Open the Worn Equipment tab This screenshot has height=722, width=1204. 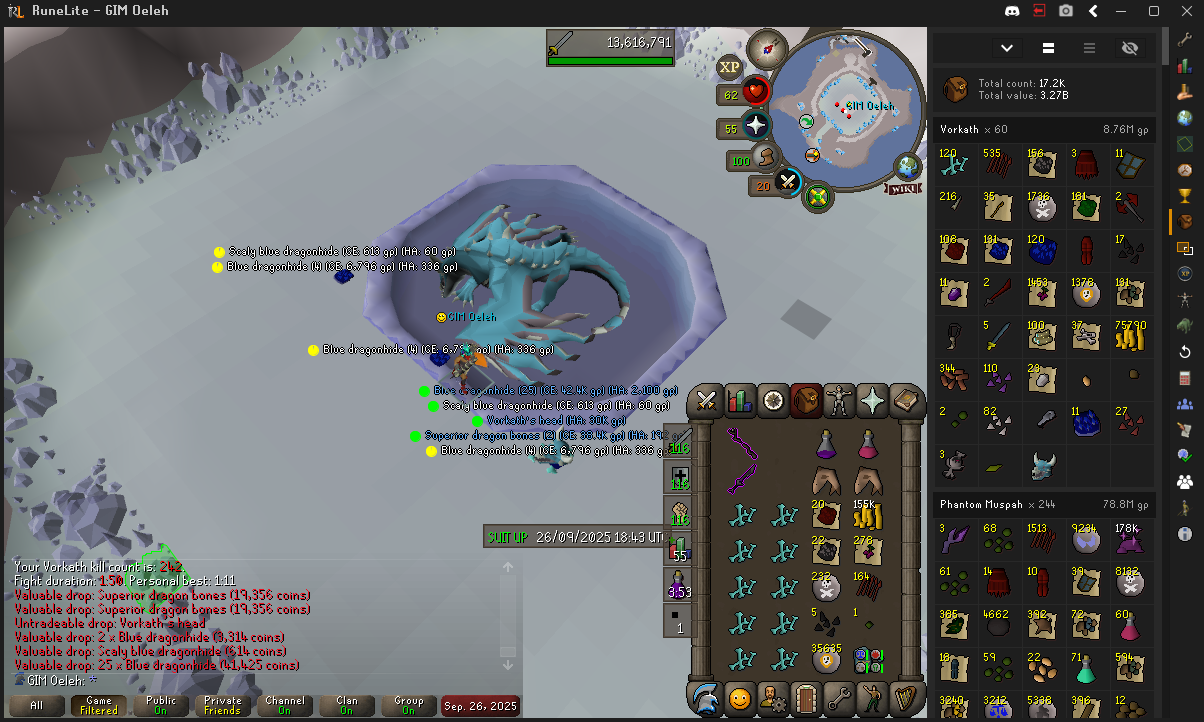(838, 401)
